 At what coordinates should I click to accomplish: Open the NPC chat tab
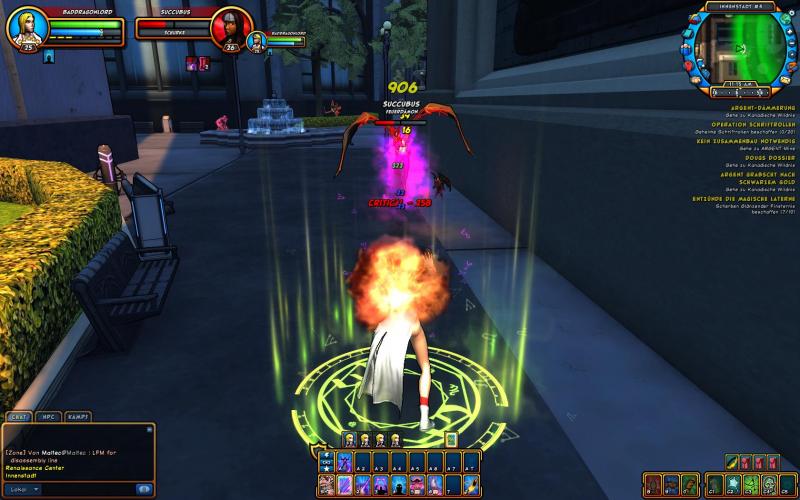click(x=47, y=416)
